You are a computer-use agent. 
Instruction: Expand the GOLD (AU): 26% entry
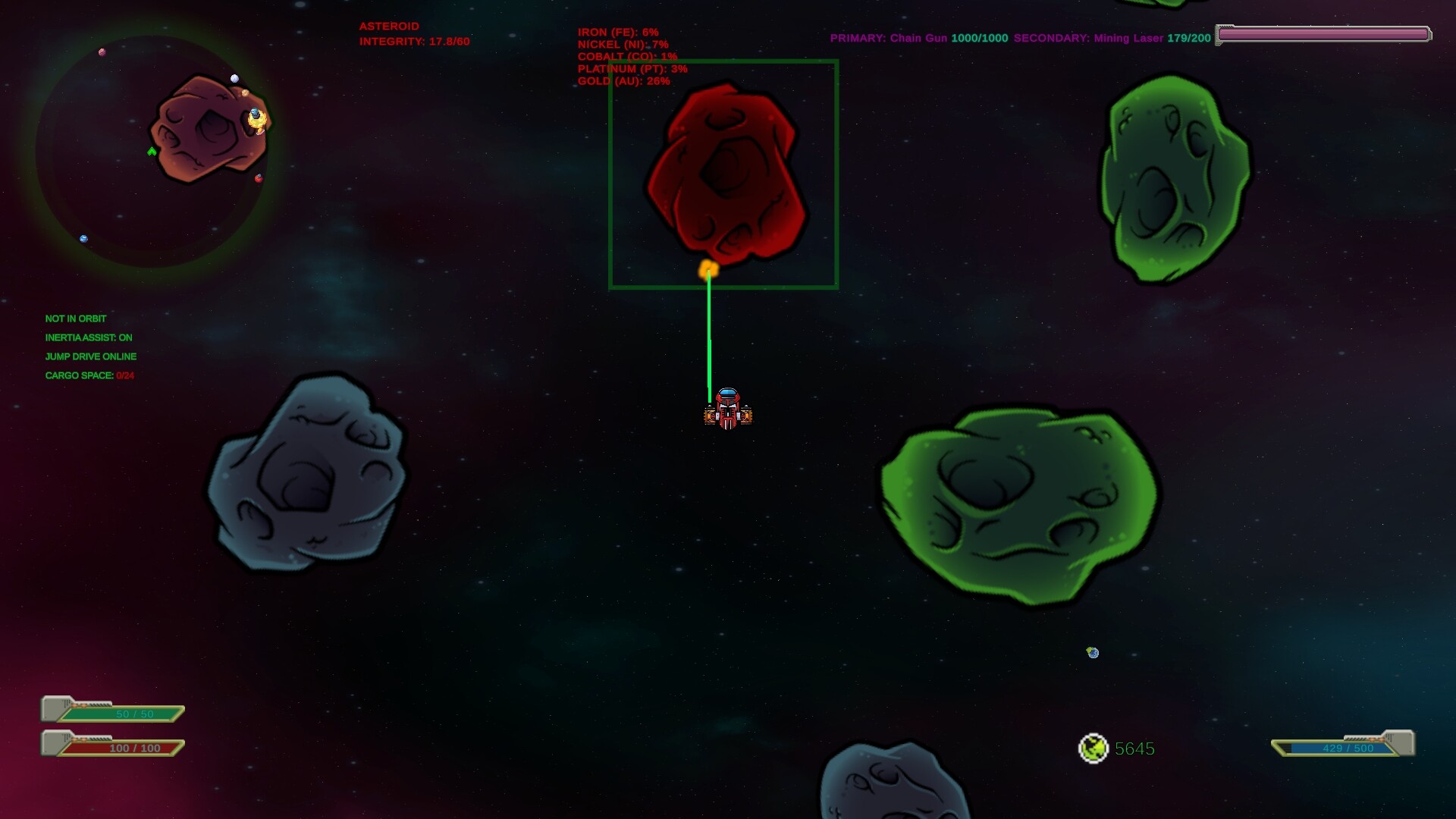point(623,81)
